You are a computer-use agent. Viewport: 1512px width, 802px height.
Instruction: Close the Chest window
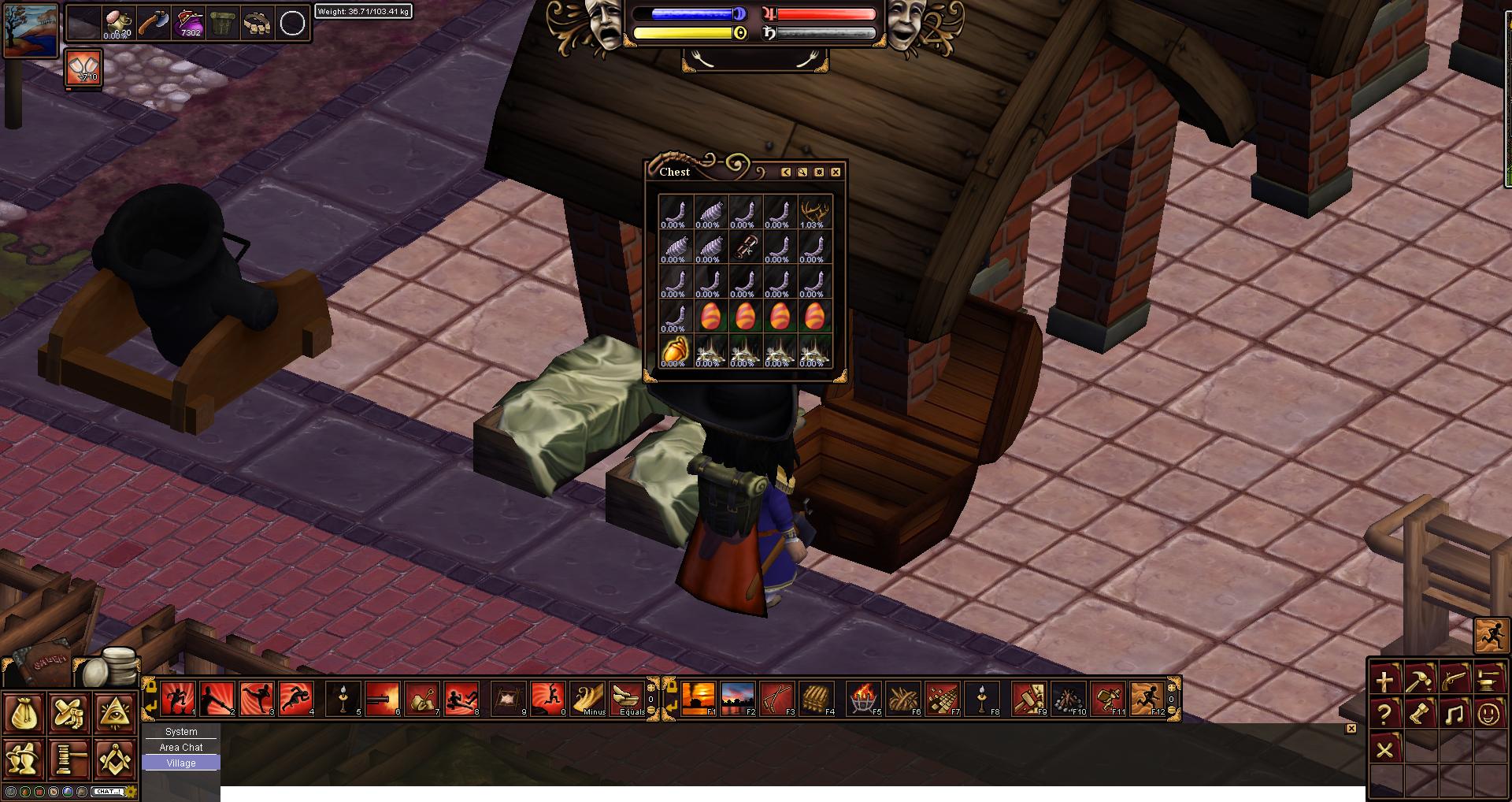point(836,172)
